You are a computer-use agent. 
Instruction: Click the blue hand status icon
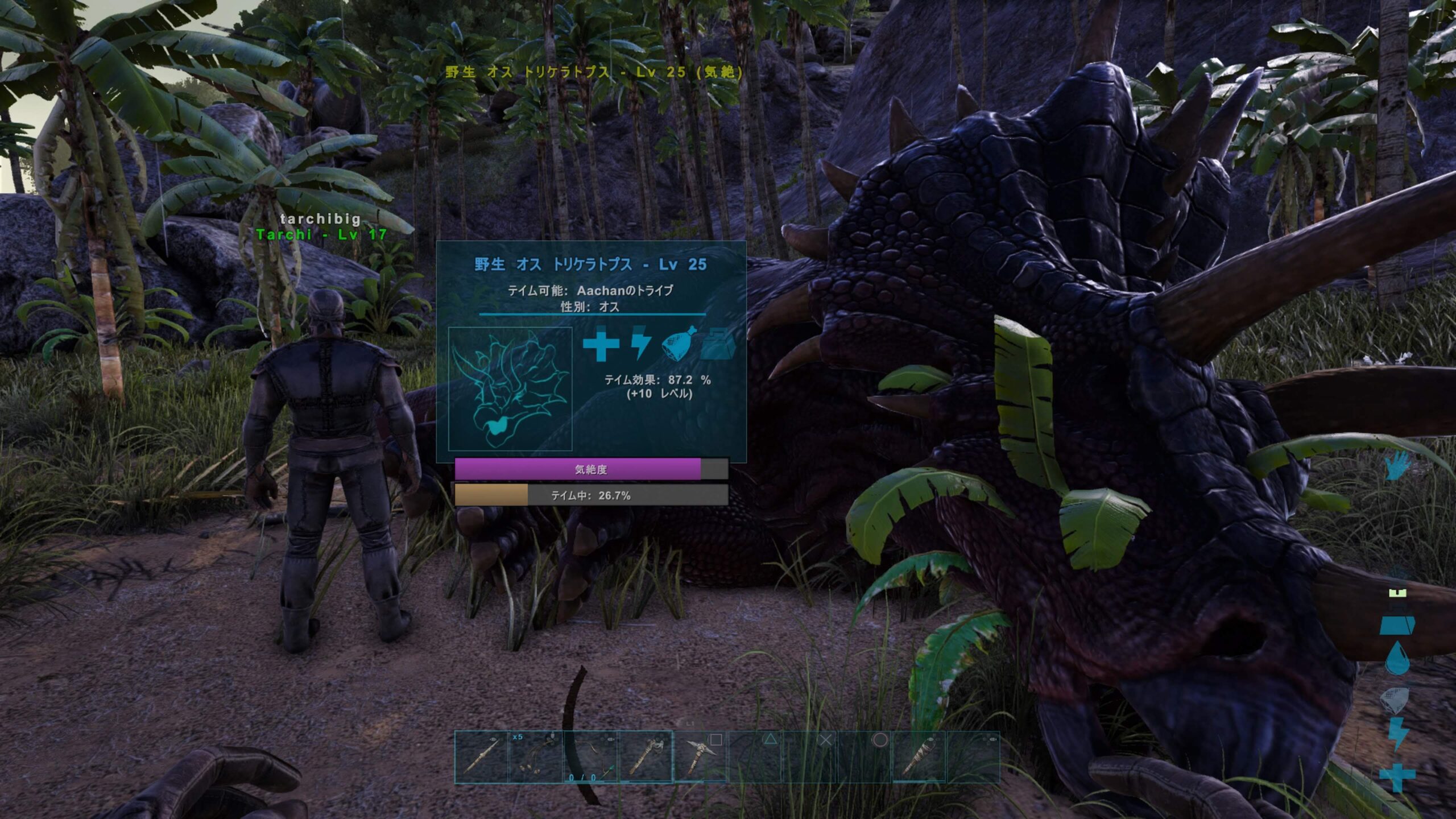click(x=1397, y=466)
